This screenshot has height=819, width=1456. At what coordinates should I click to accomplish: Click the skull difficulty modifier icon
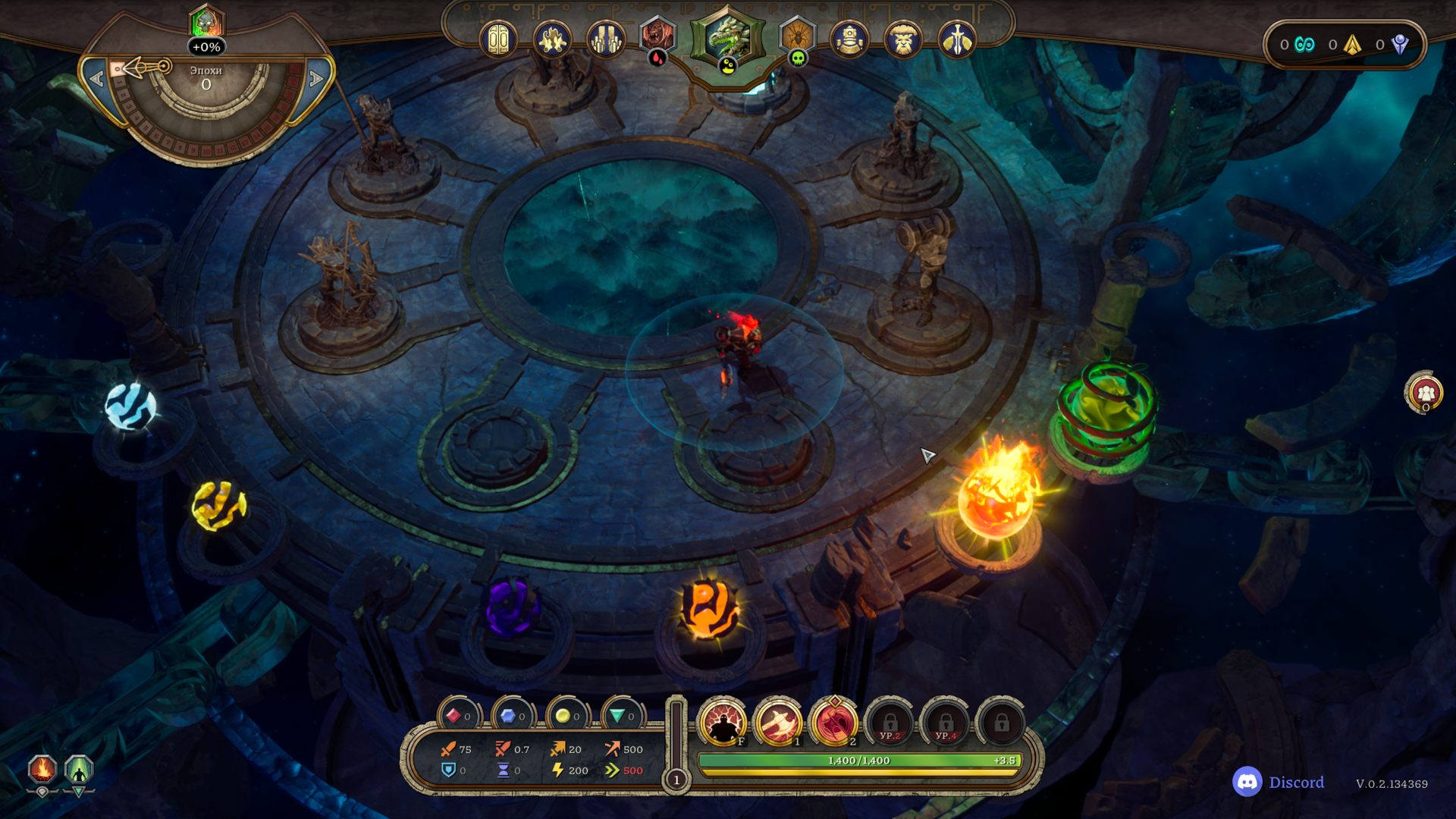[x=206, y=23]
